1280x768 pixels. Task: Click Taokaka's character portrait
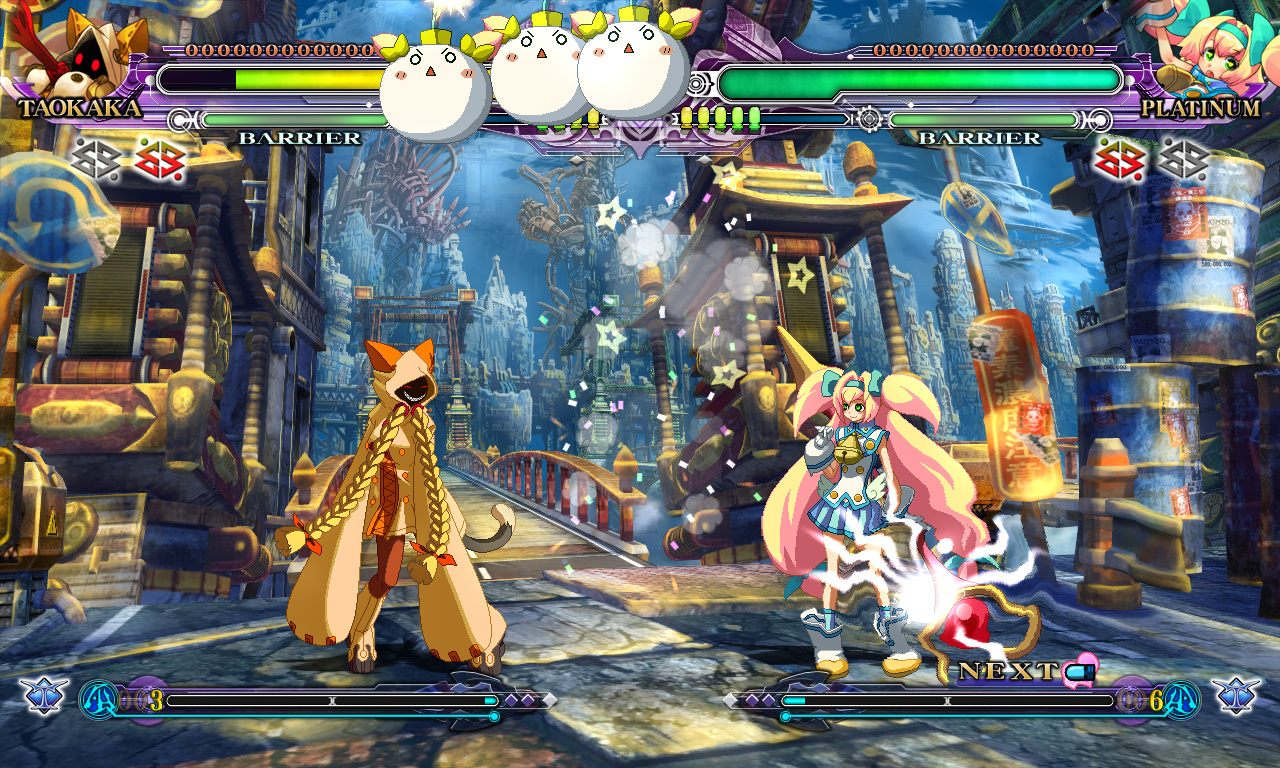coord(82,52)
